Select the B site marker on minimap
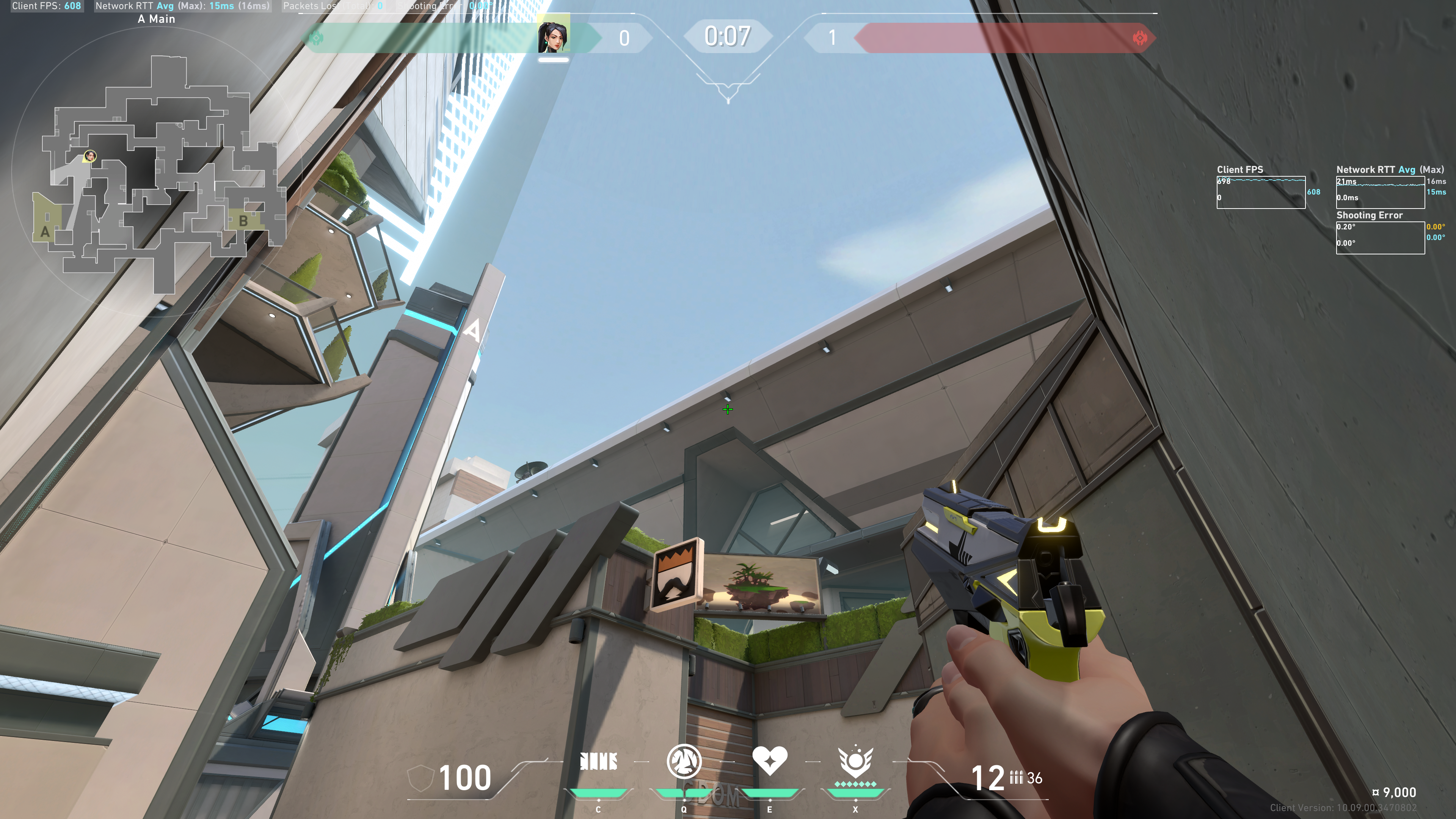1456x819 pixels. coord(243,221)
